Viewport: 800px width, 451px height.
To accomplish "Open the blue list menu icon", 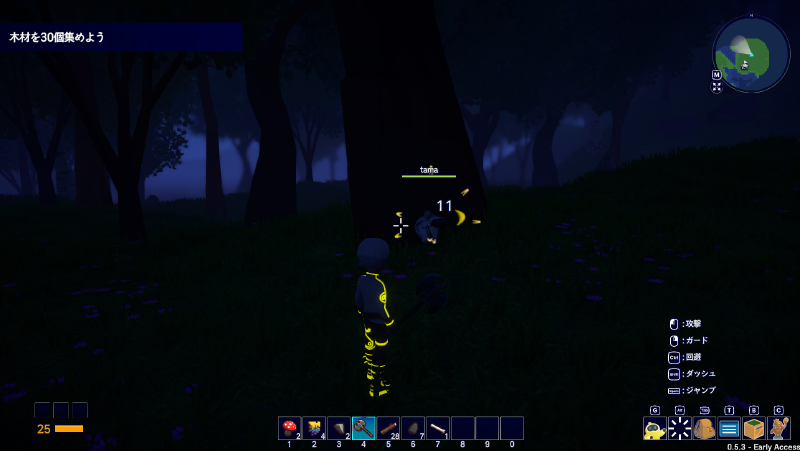I will pos(729,429).
